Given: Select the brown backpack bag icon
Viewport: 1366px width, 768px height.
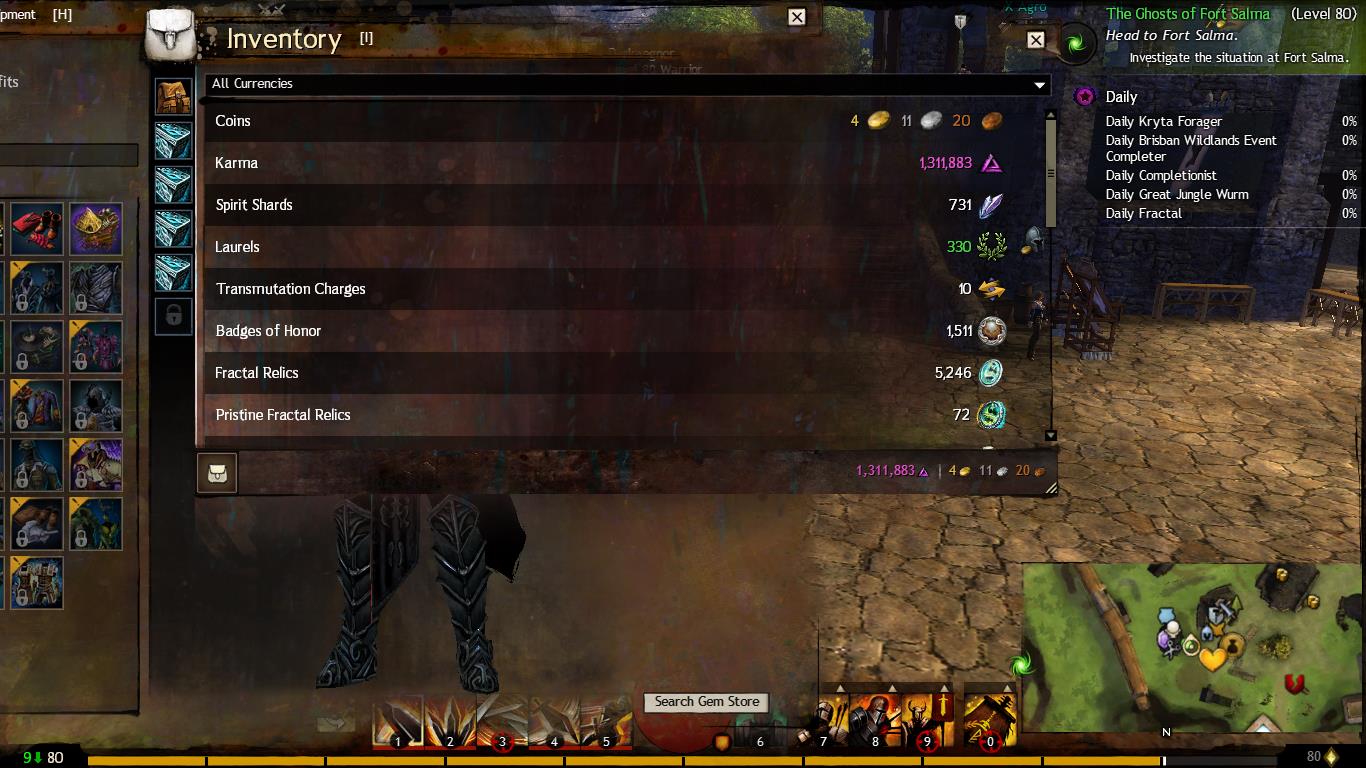Looking at the screenshot, I should [x=174, y=97].
